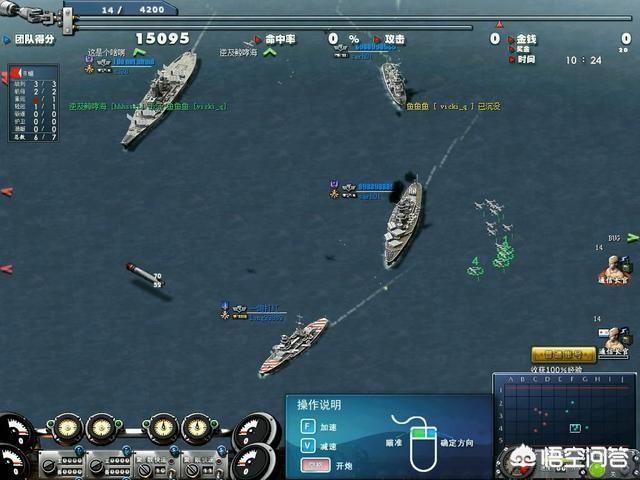Toggle the team score arrow
This screenshot has height=480, width=640.
(x=7, y=39)
